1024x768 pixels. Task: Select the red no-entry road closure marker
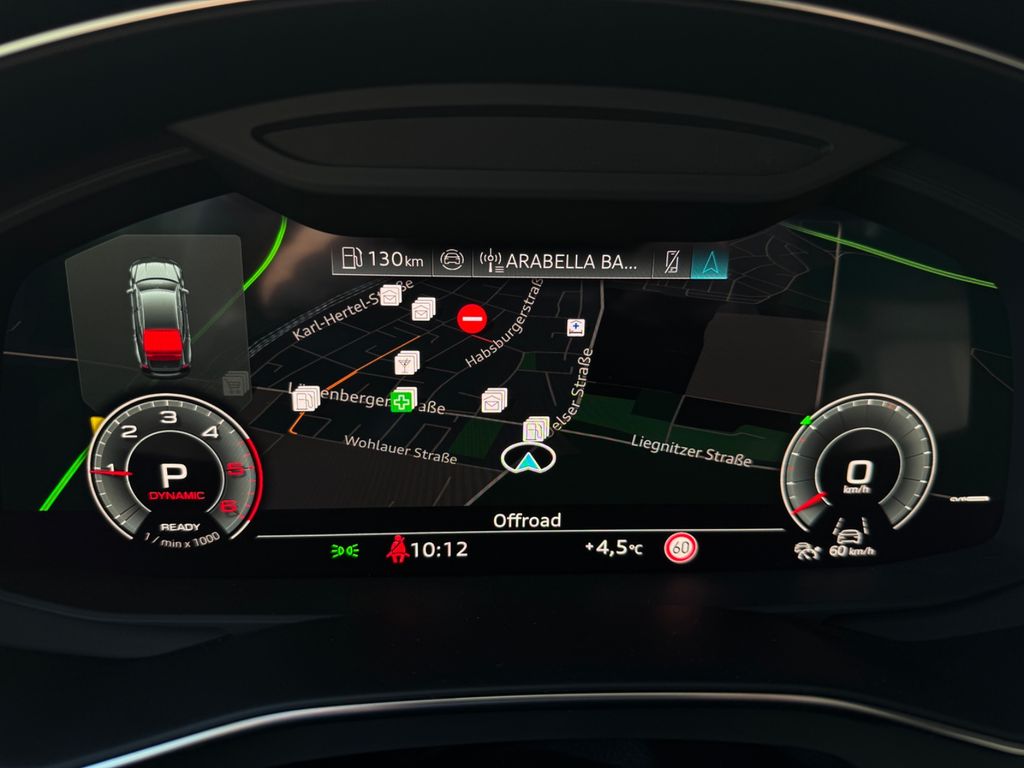472,319
